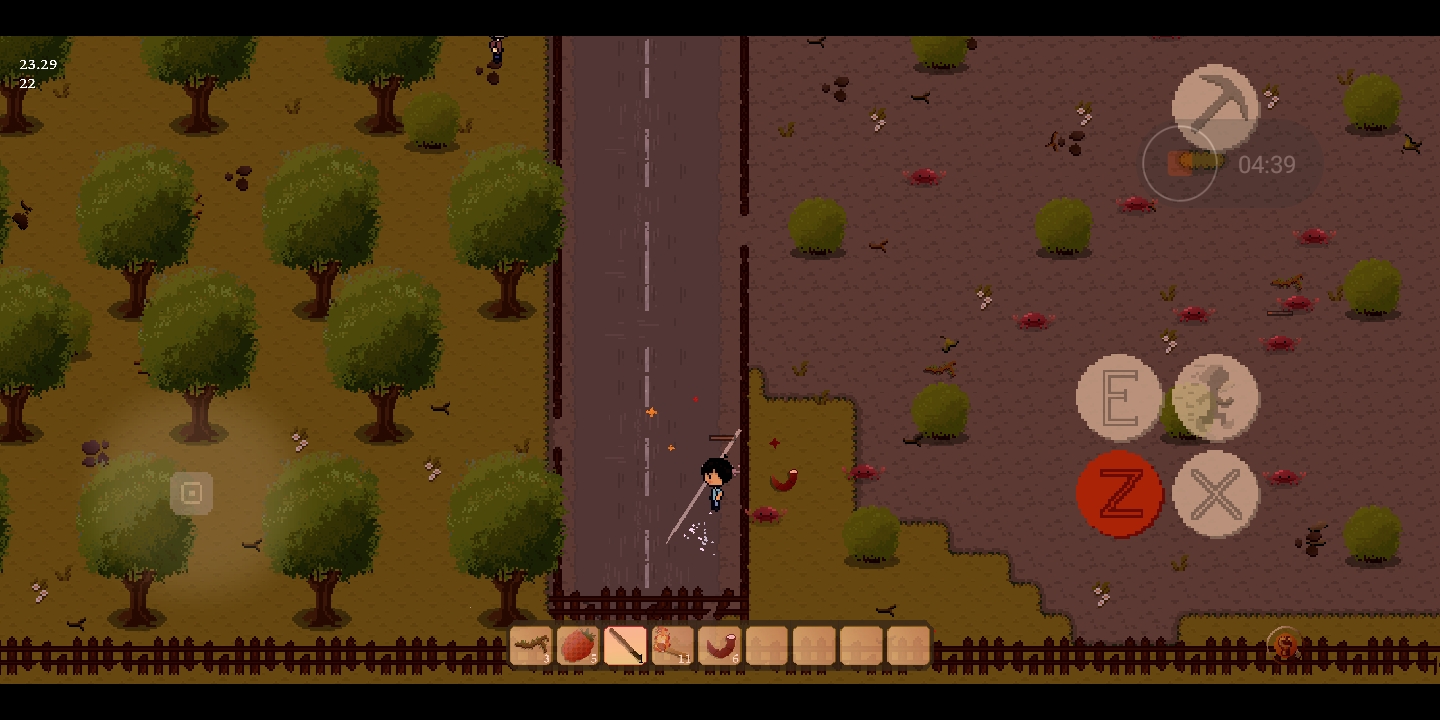
Task: Select the twig branch hotbar slot
Action: tap(531, 645)
